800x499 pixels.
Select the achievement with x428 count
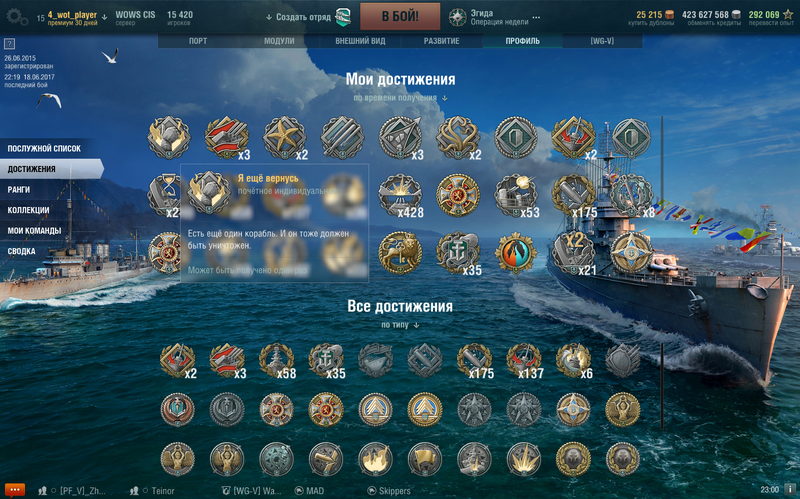point(399,196)
